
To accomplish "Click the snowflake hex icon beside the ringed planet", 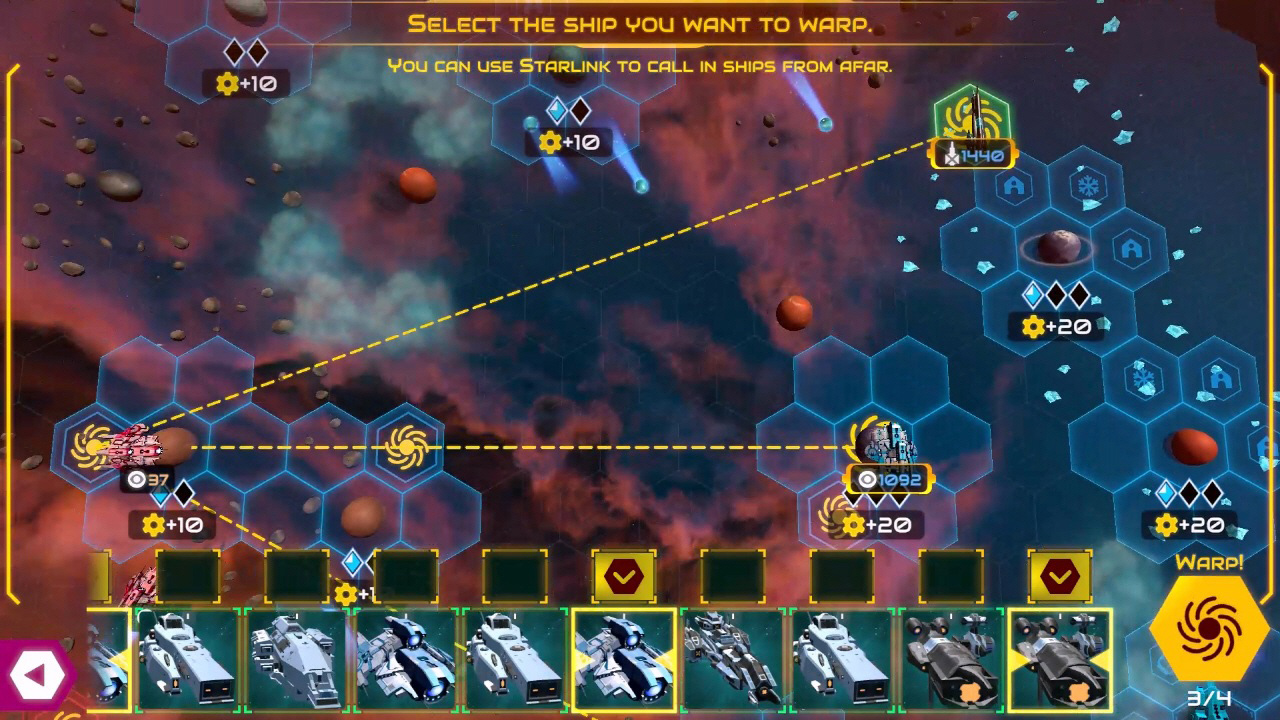I will [x=1086, y=185].
